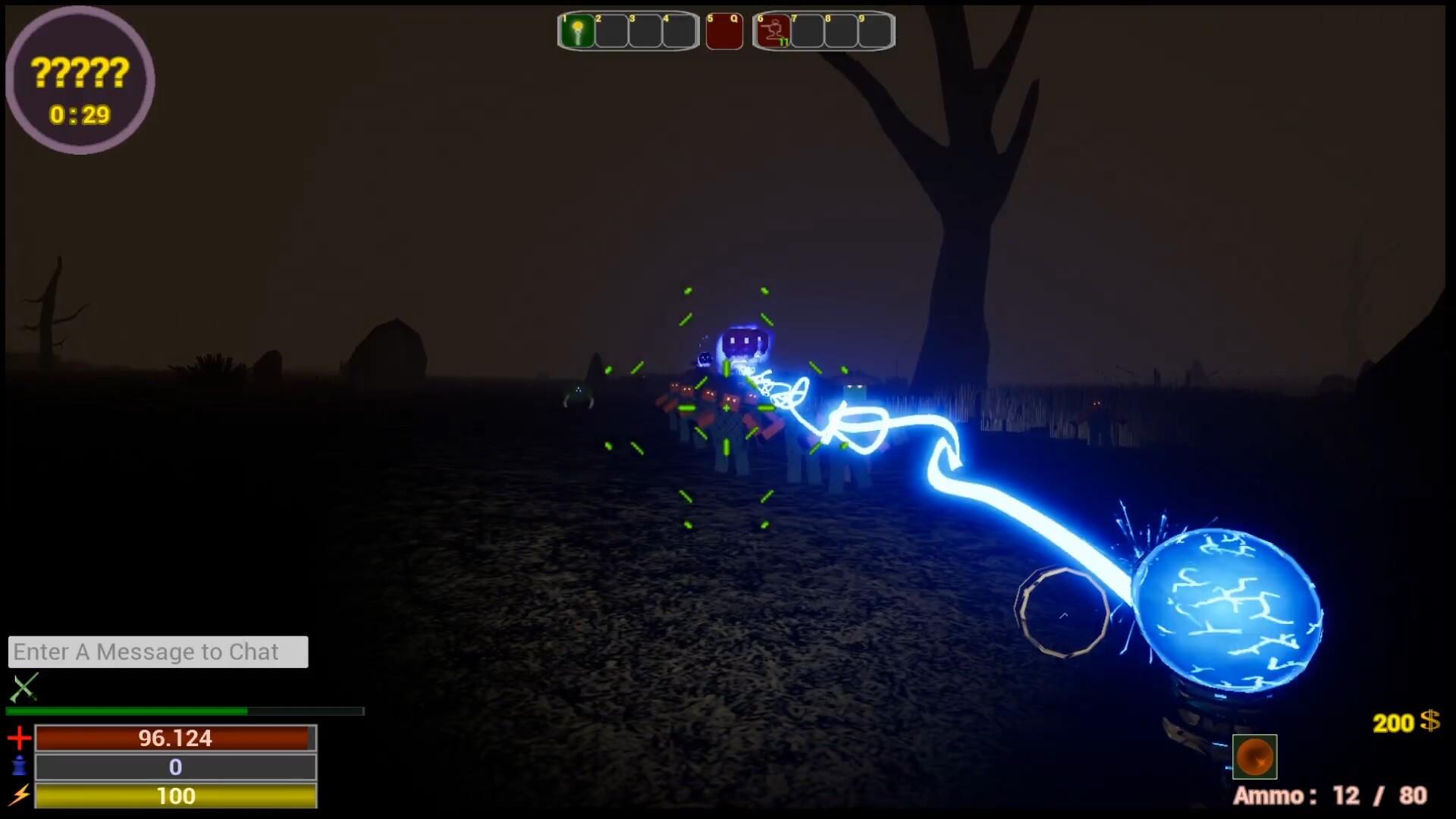
Task: Toggle empty hotbar slot 2
Action: pyautogui.click(x=610, y=30)
